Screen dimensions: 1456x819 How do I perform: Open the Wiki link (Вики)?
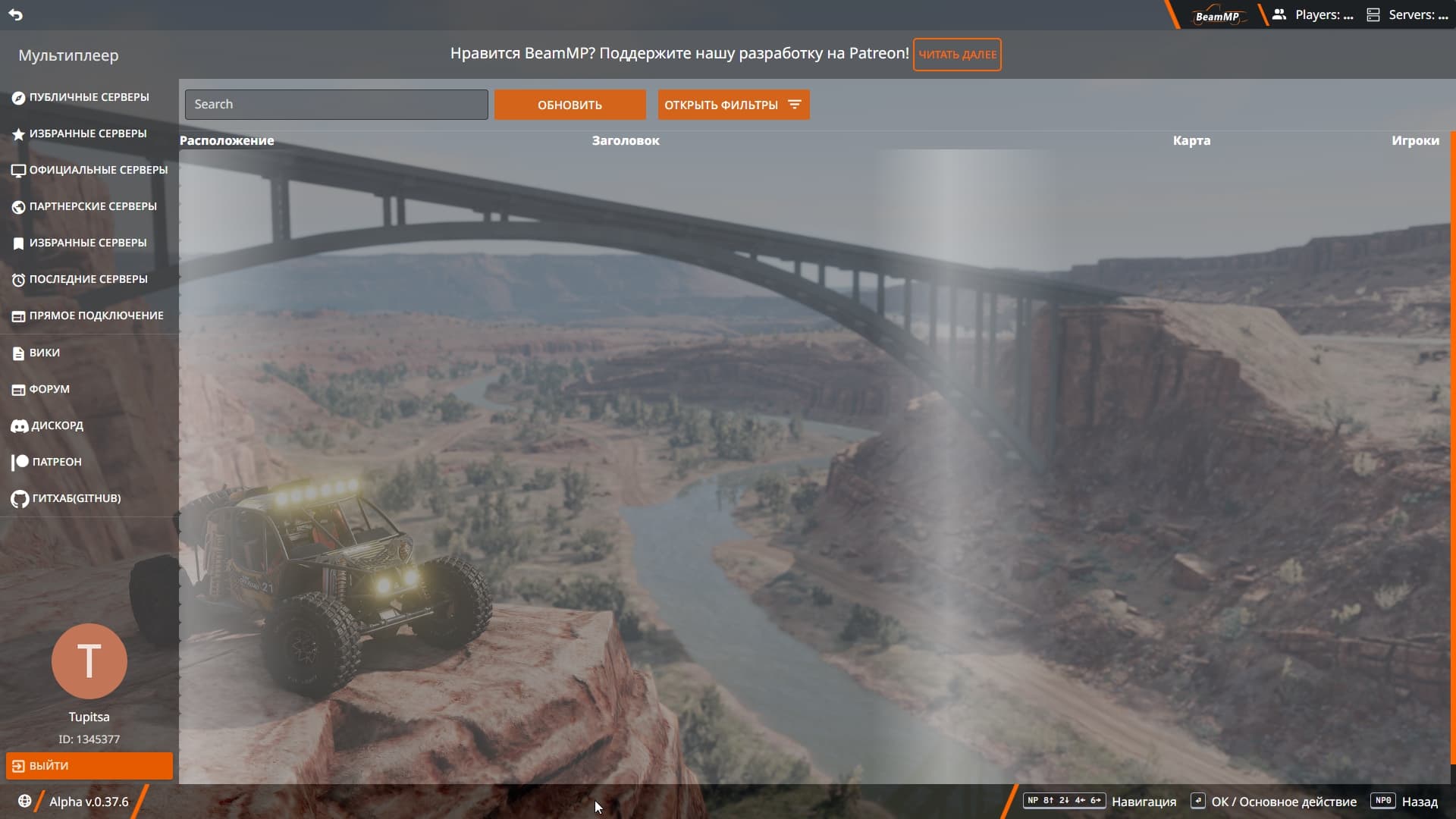pos(44,353)
